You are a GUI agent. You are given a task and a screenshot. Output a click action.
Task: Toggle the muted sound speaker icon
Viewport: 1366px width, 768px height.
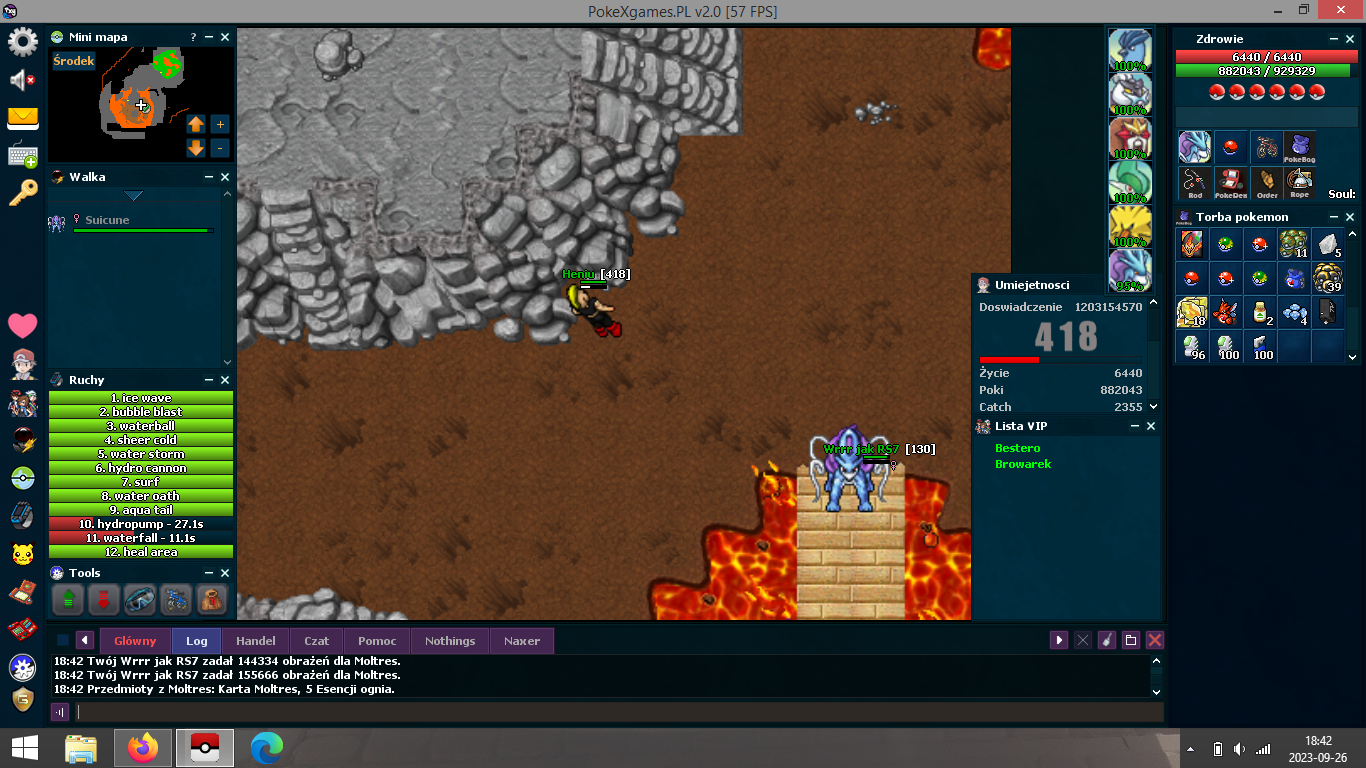click(22, 80)
